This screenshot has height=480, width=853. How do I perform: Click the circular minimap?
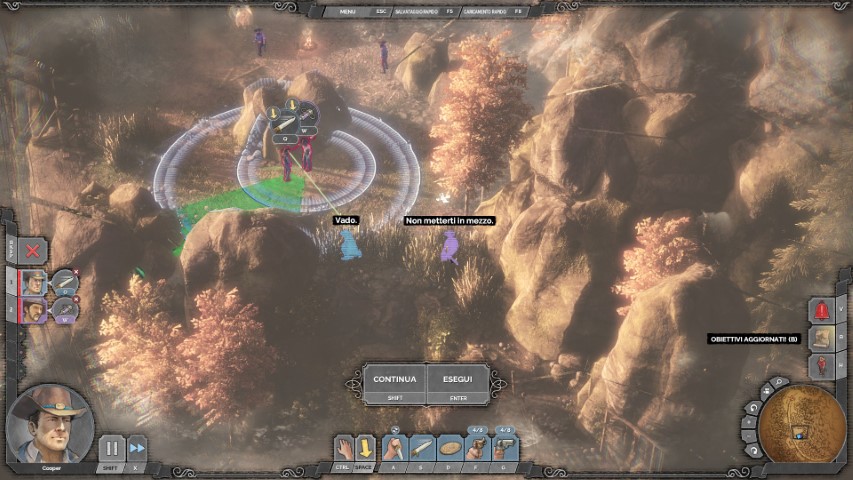(x=802, y=427)
